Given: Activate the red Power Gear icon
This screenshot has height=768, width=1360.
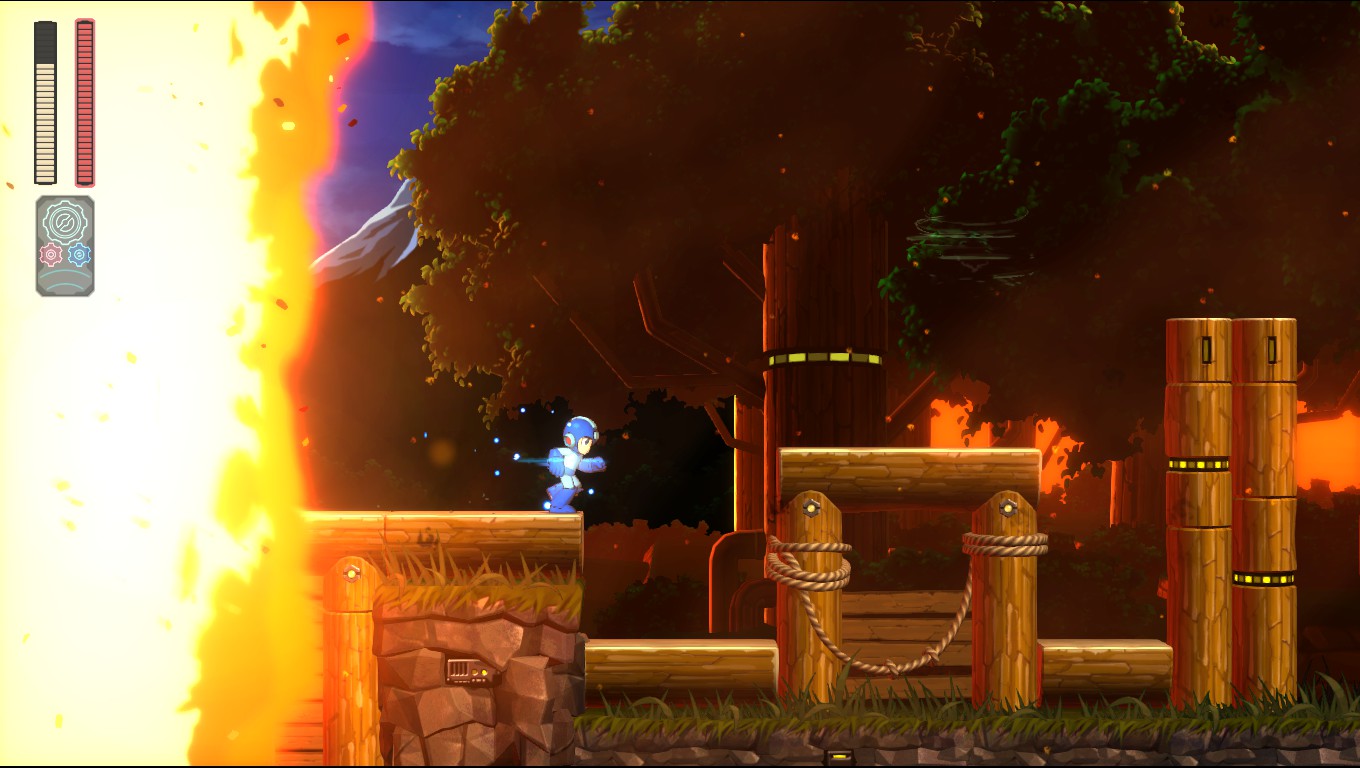Looking at the screenshot, I should (x=51, y=254).
